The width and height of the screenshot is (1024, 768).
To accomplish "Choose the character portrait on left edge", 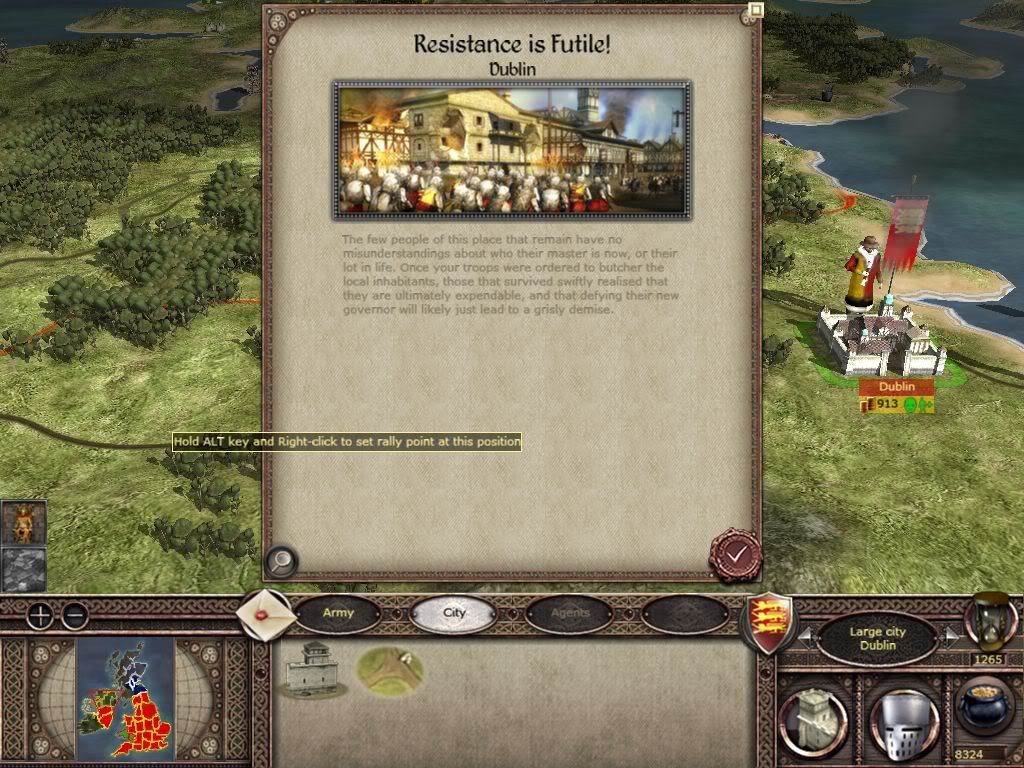I will click(23, 523).
